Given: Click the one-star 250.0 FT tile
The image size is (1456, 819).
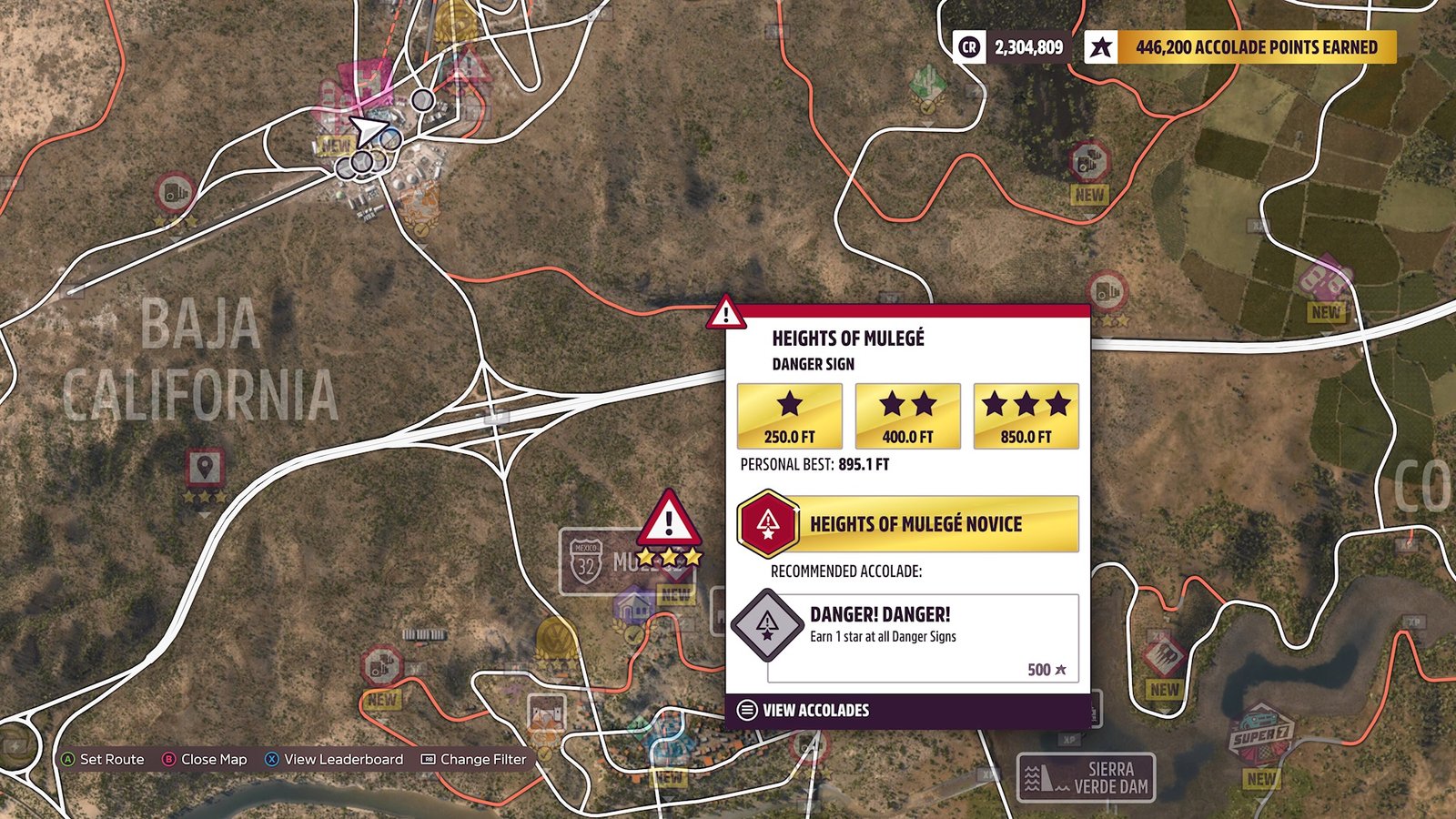Looking at the screenshot, I should pos(789,417).
